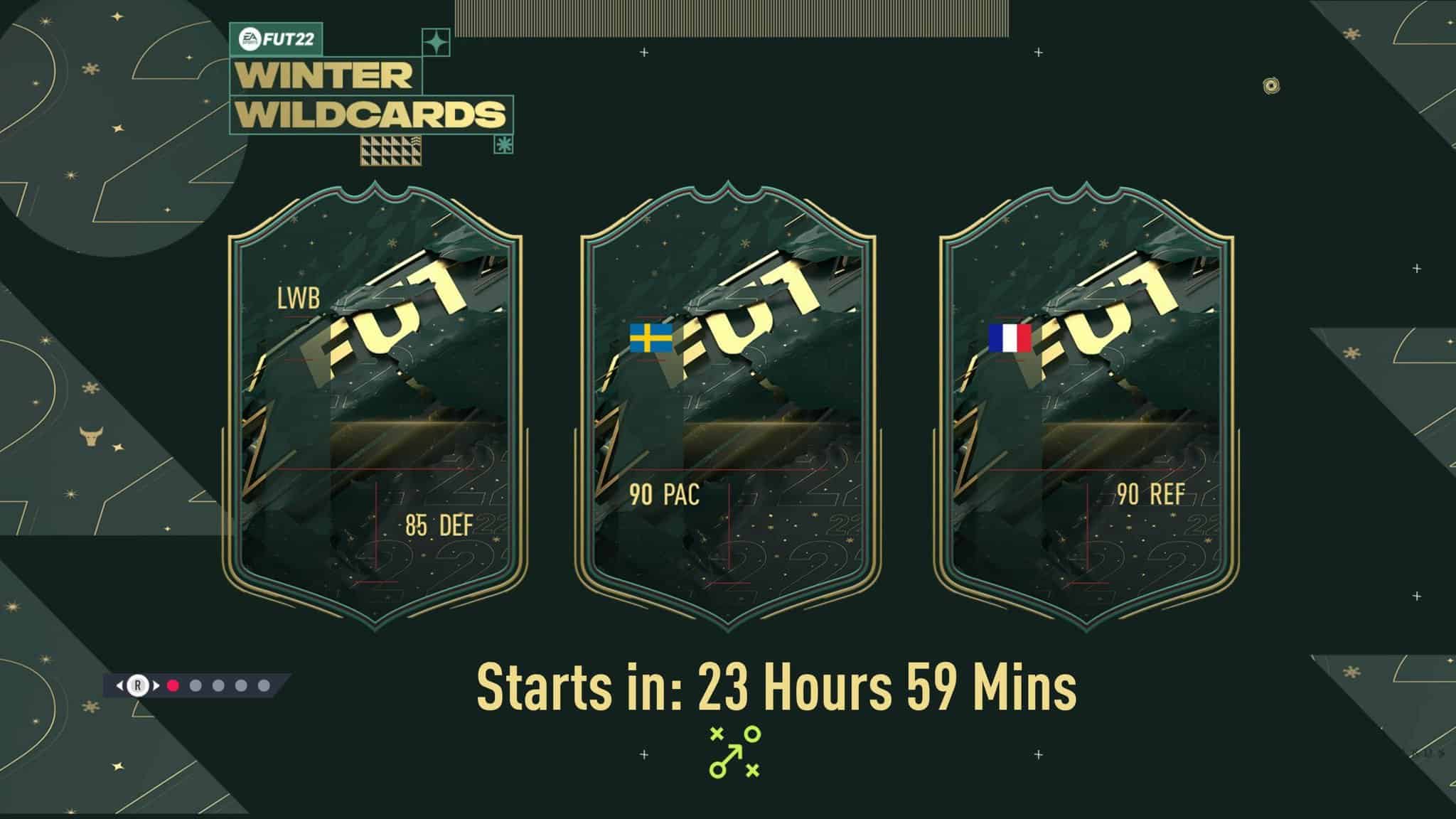Select the active red carousel dot

171,685
